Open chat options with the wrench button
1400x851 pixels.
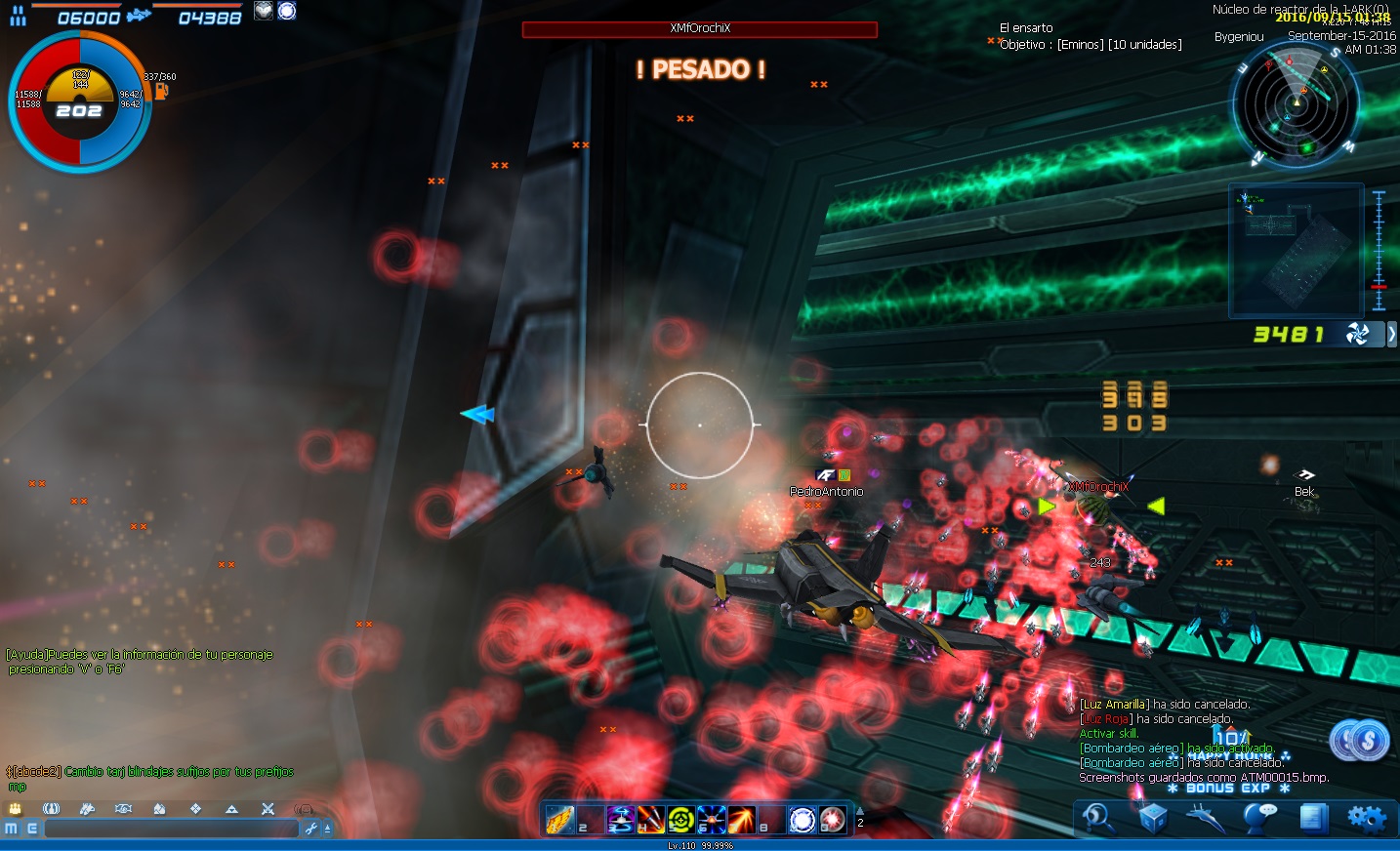[x=311, y=829]
